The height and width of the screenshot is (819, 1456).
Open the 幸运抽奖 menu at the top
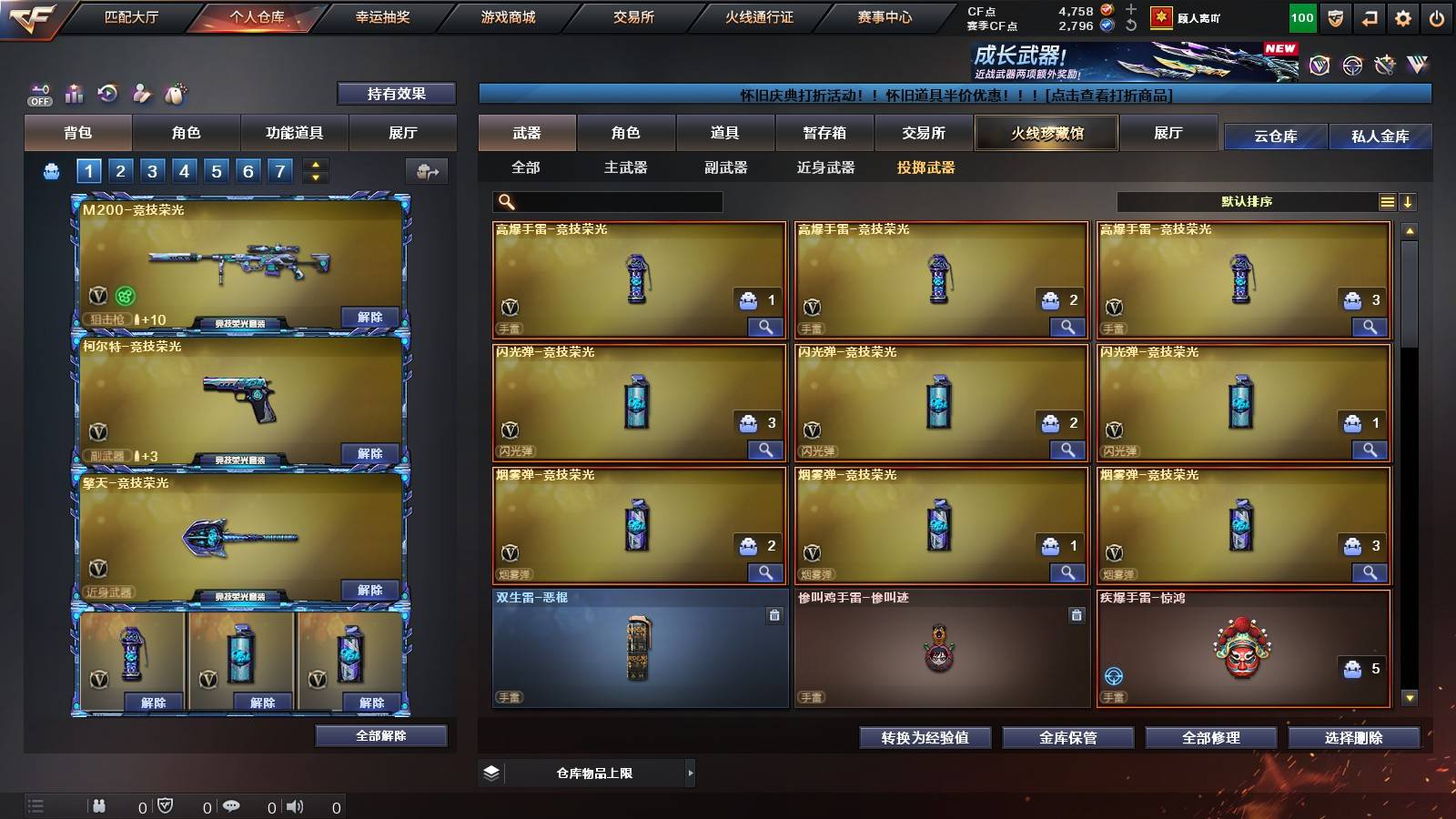383,16
